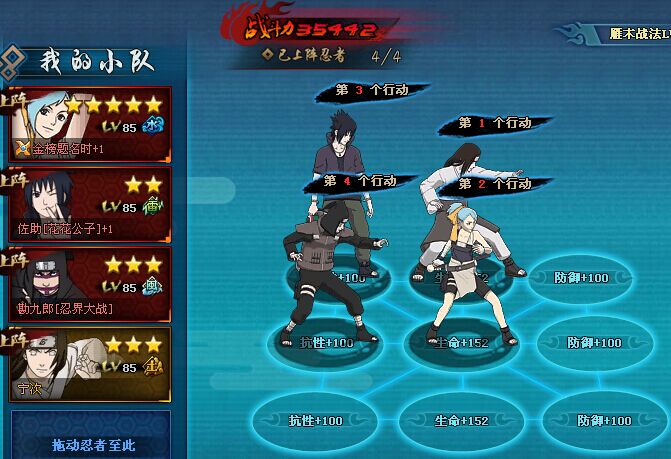Select 勘九郎[忍界大战] in the squad list
Image resolution: width=671 pixels, height=459 pixels.
click(88, 284)
